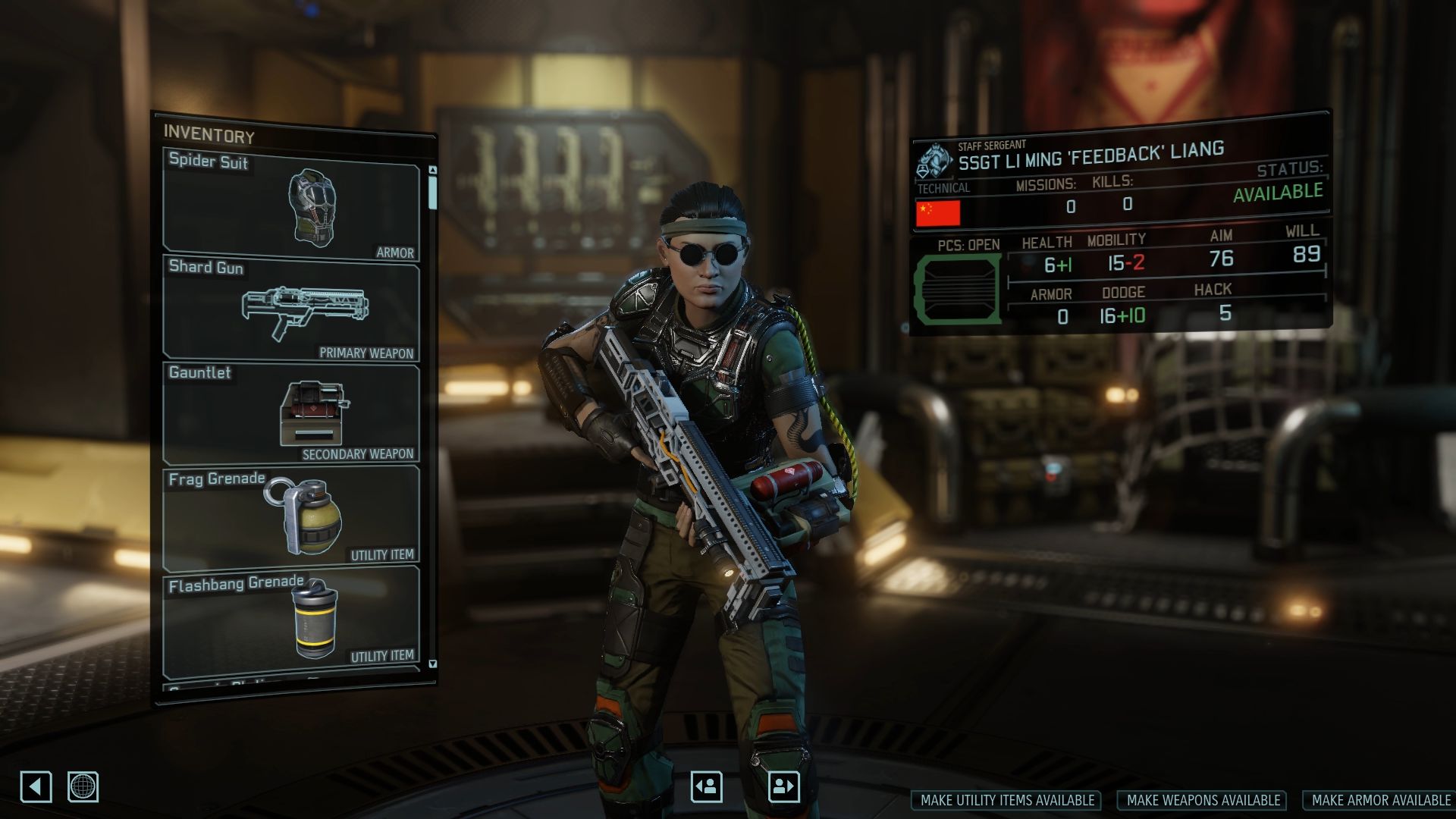Choose the Gauntlet secondary weapon slot
Image resolution: width=1456 pixels, height=819 pixels.
pos(291,414)
